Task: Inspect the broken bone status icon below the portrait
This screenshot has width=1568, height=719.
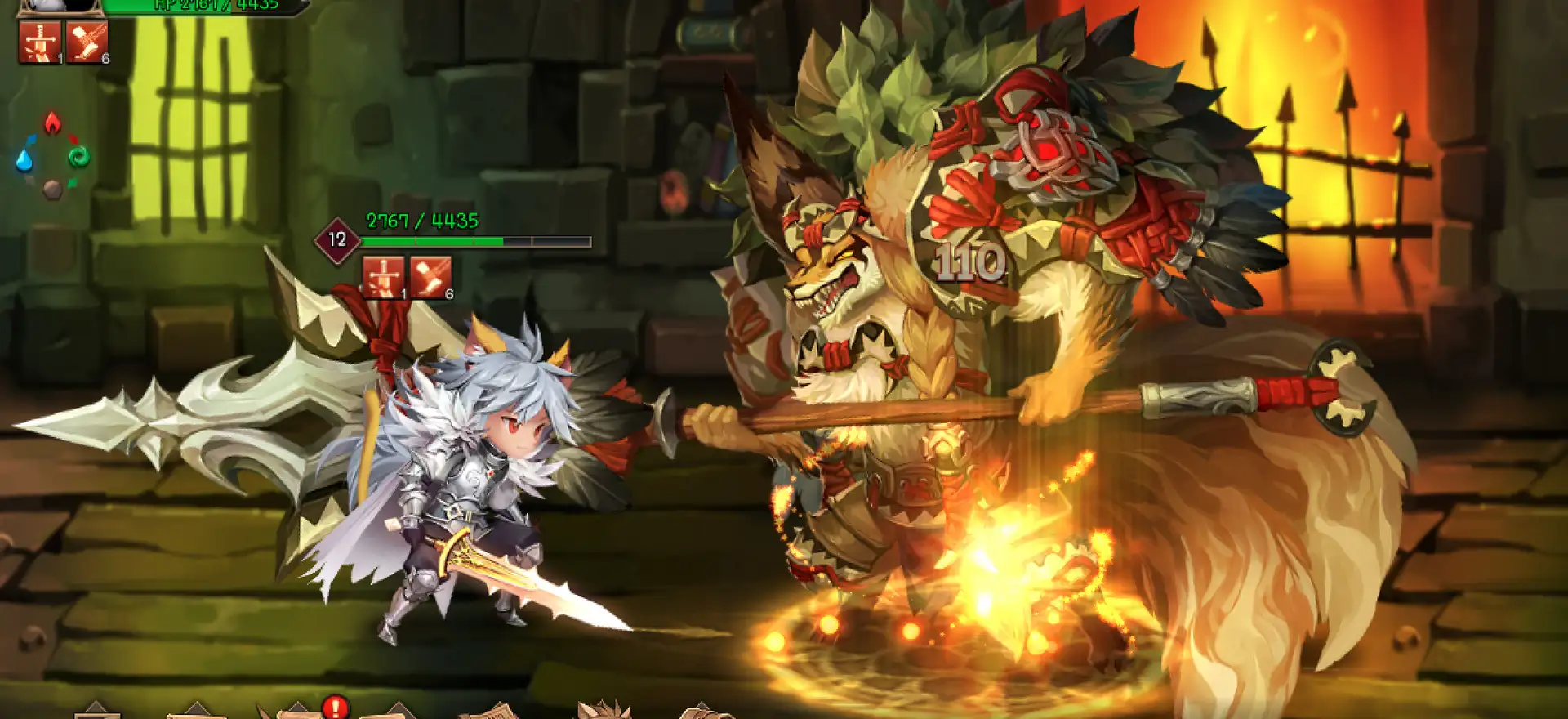Action: click(x=87, y=42)
